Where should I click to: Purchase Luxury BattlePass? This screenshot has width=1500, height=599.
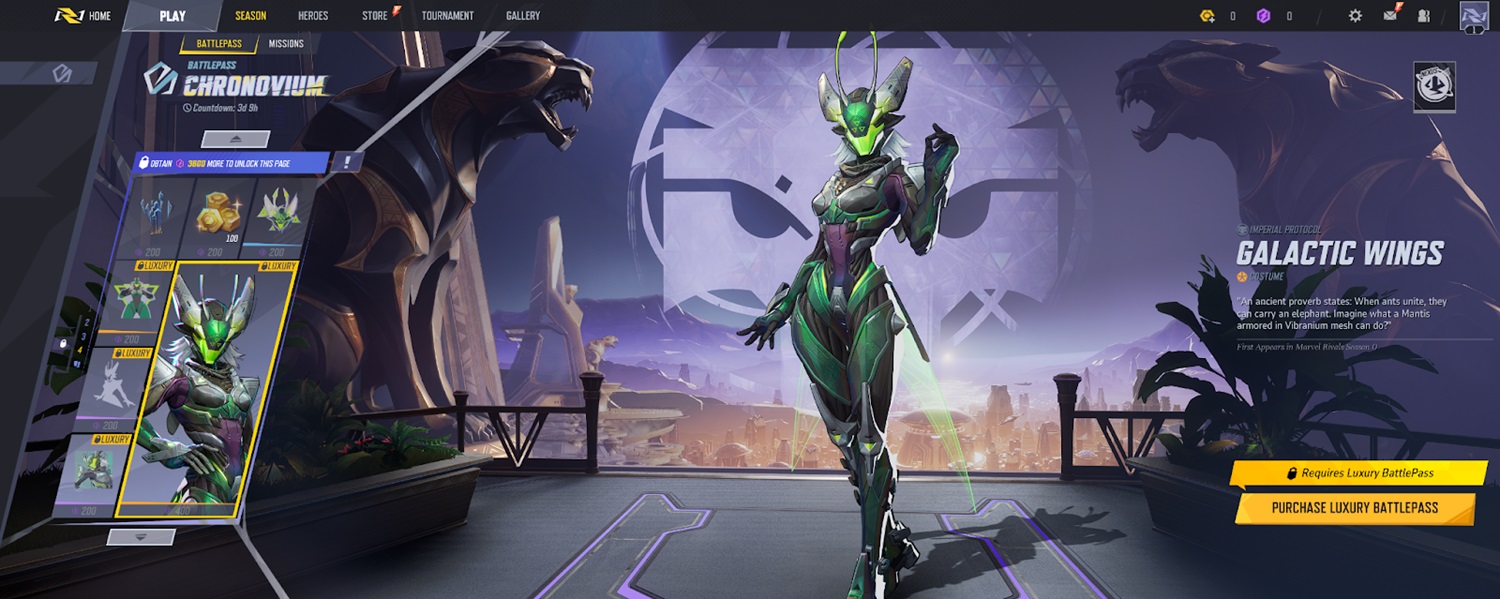coord(1355,508)
